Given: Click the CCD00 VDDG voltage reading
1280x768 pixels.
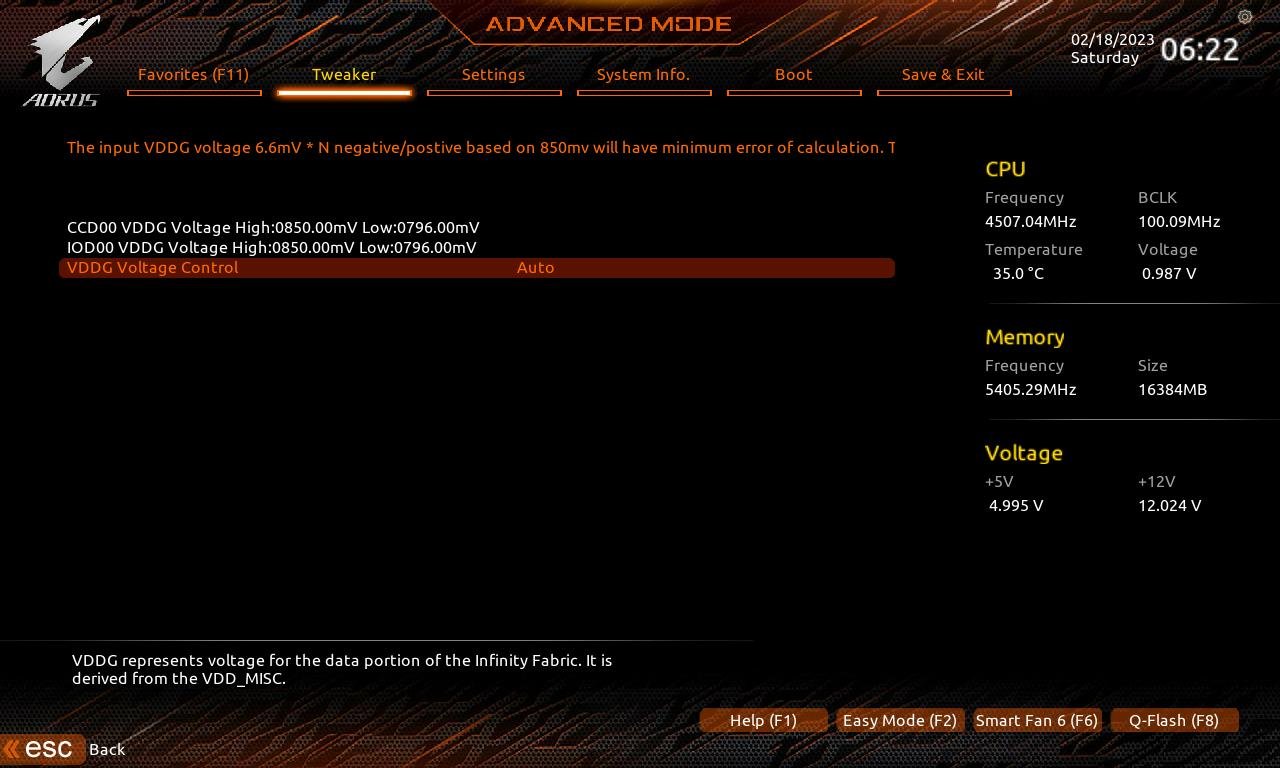Looking at the screenshot, I should click(x=273, y=227).
